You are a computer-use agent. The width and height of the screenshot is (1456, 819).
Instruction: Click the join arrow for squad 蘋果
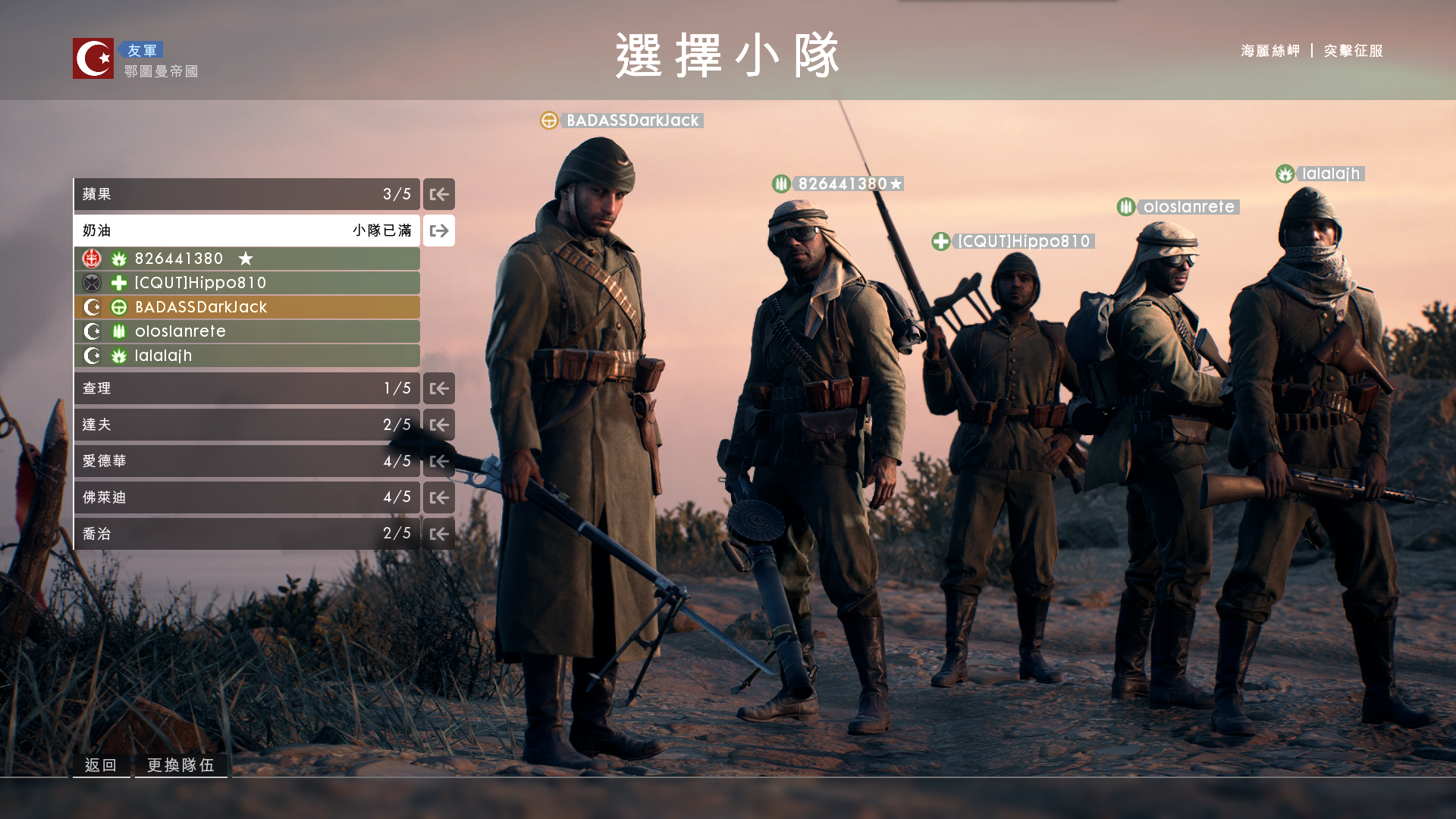(x=438, y=194)
